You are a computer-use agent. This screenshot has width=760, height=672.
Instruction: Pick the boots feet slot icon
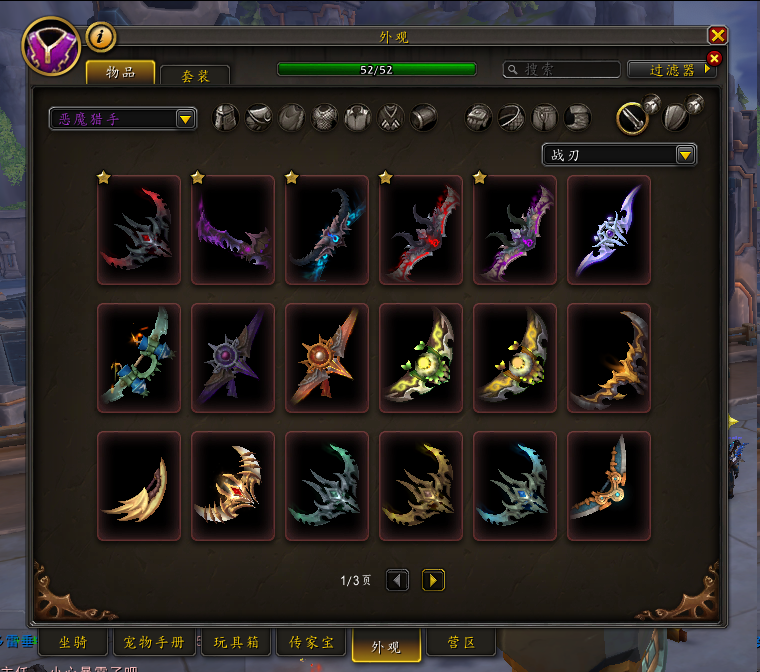(x=577, y=118)
